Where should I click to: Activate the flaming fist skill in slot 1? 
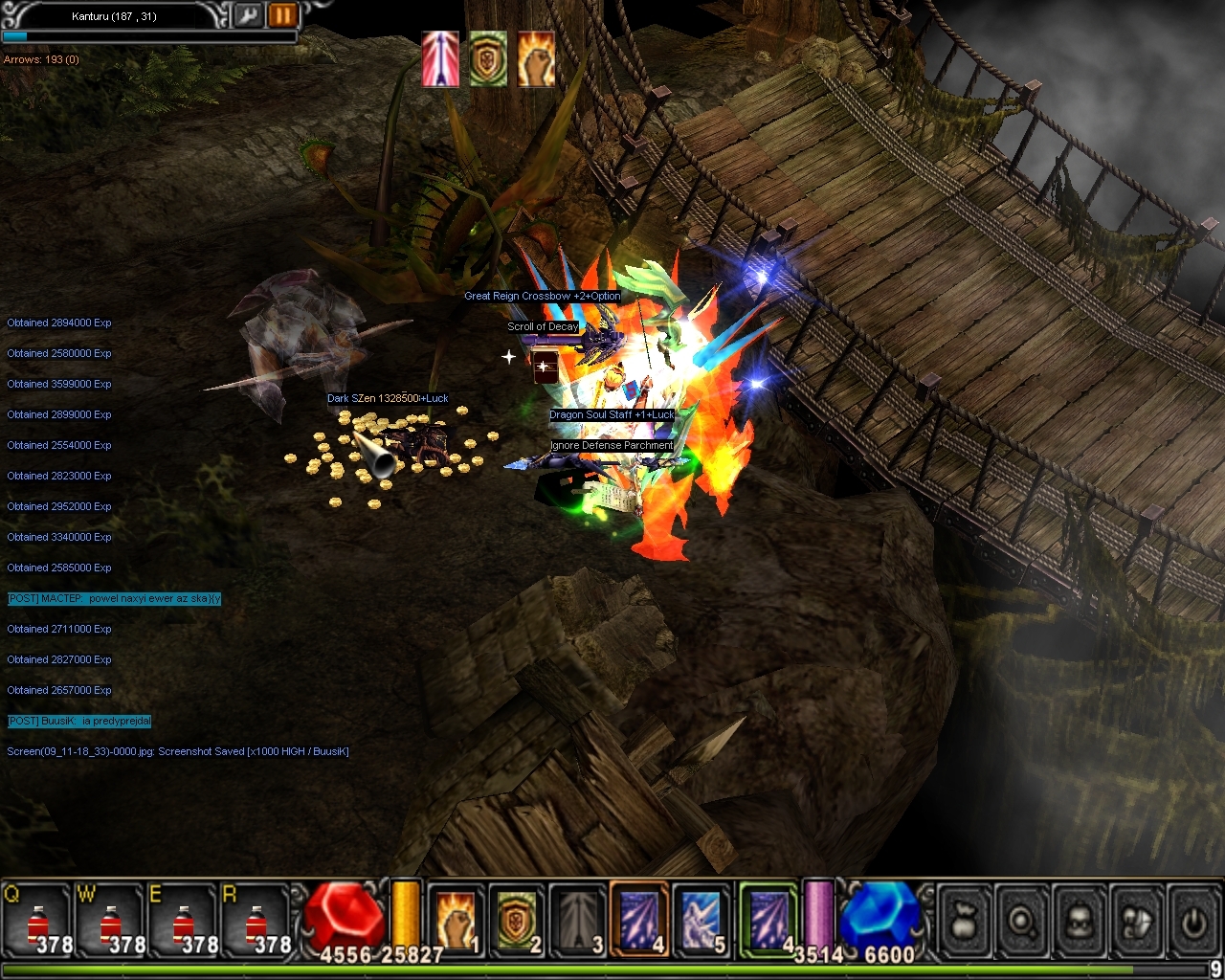point(457,921)
